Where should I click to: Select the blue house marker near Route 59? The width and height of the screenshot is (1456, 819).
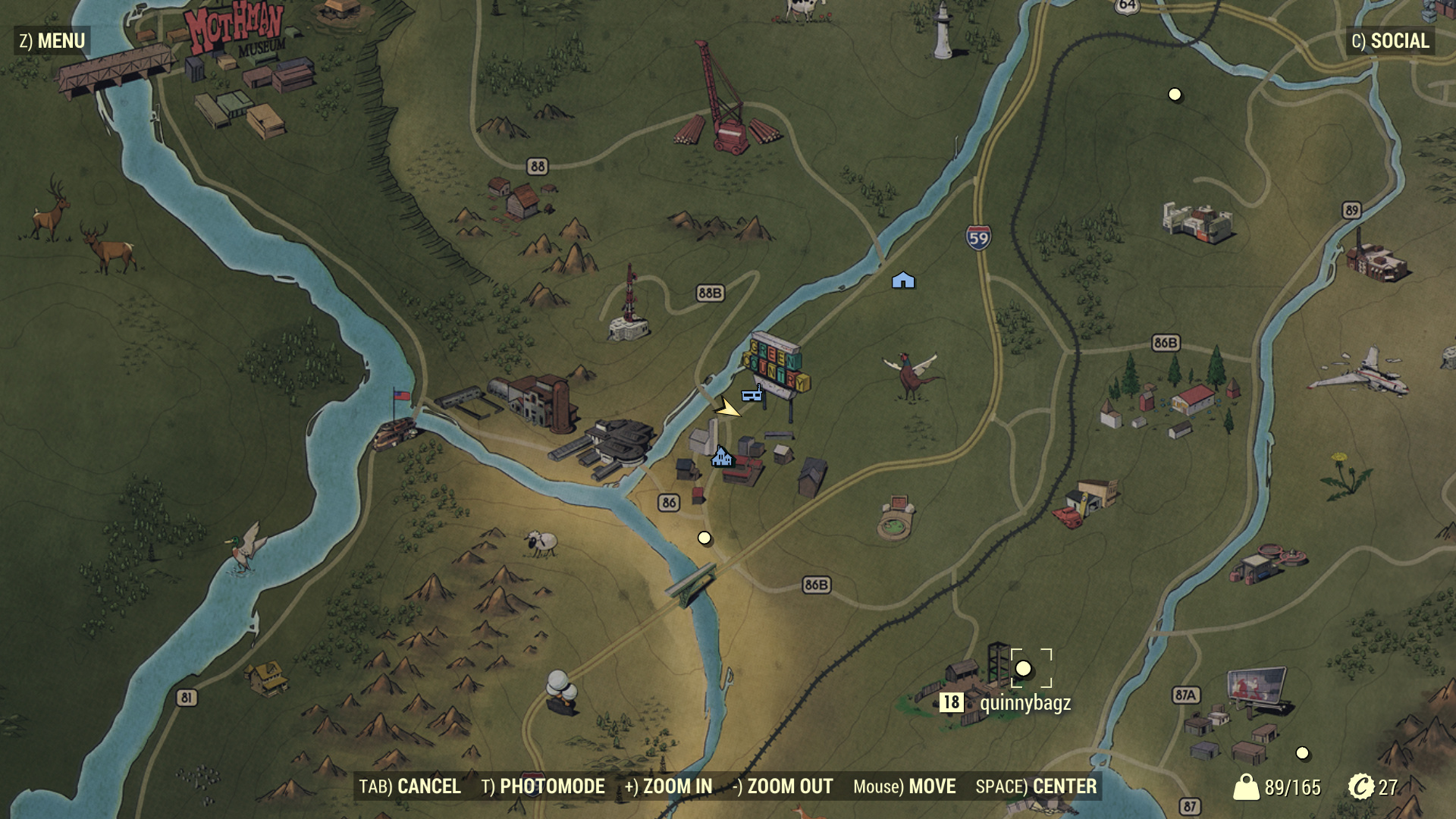pyautogui.click(x=903, y=281)
